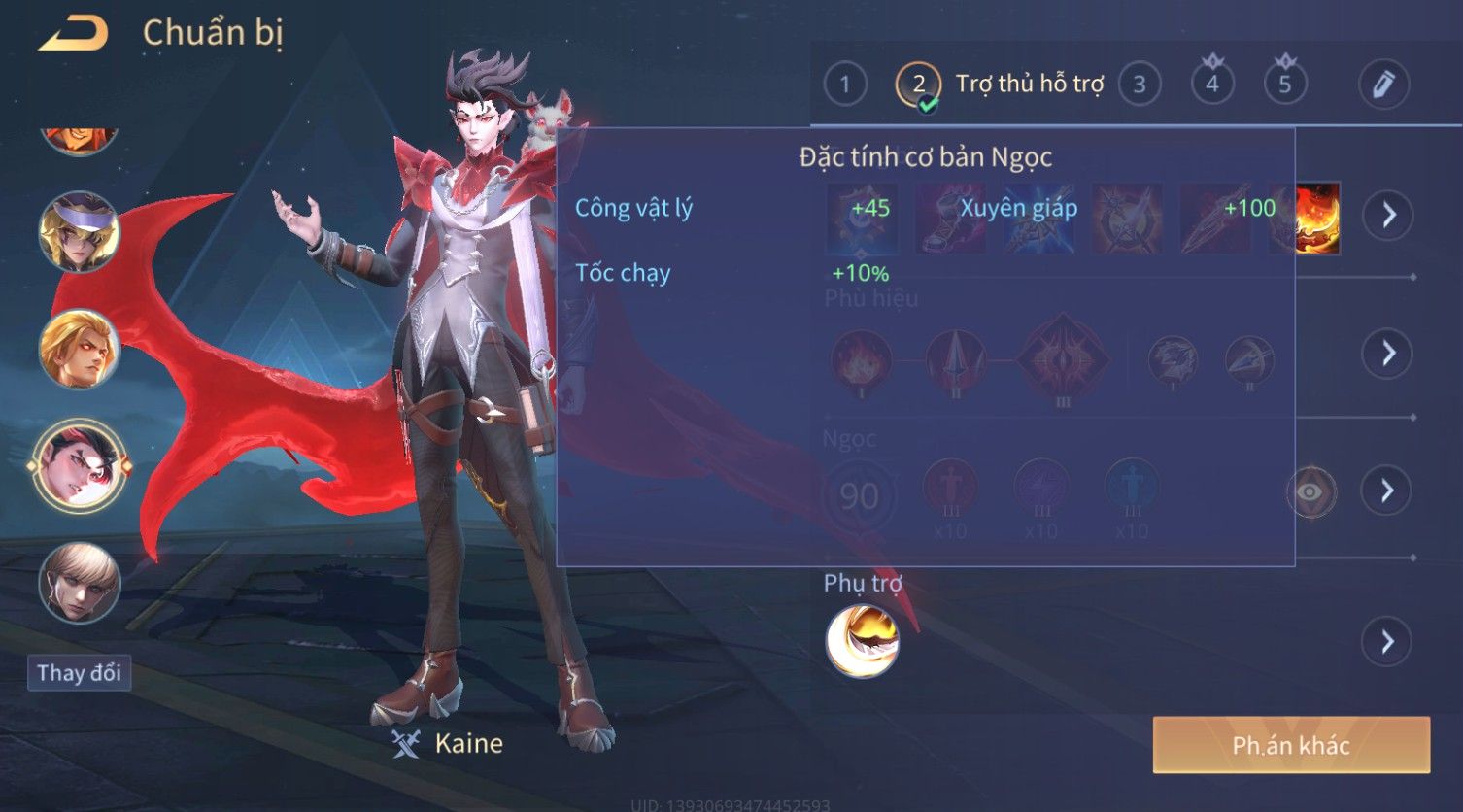Open the Phụ trợ selection arrow
This screenshot has width=1463, height=812.
(x=1388, y=642)
